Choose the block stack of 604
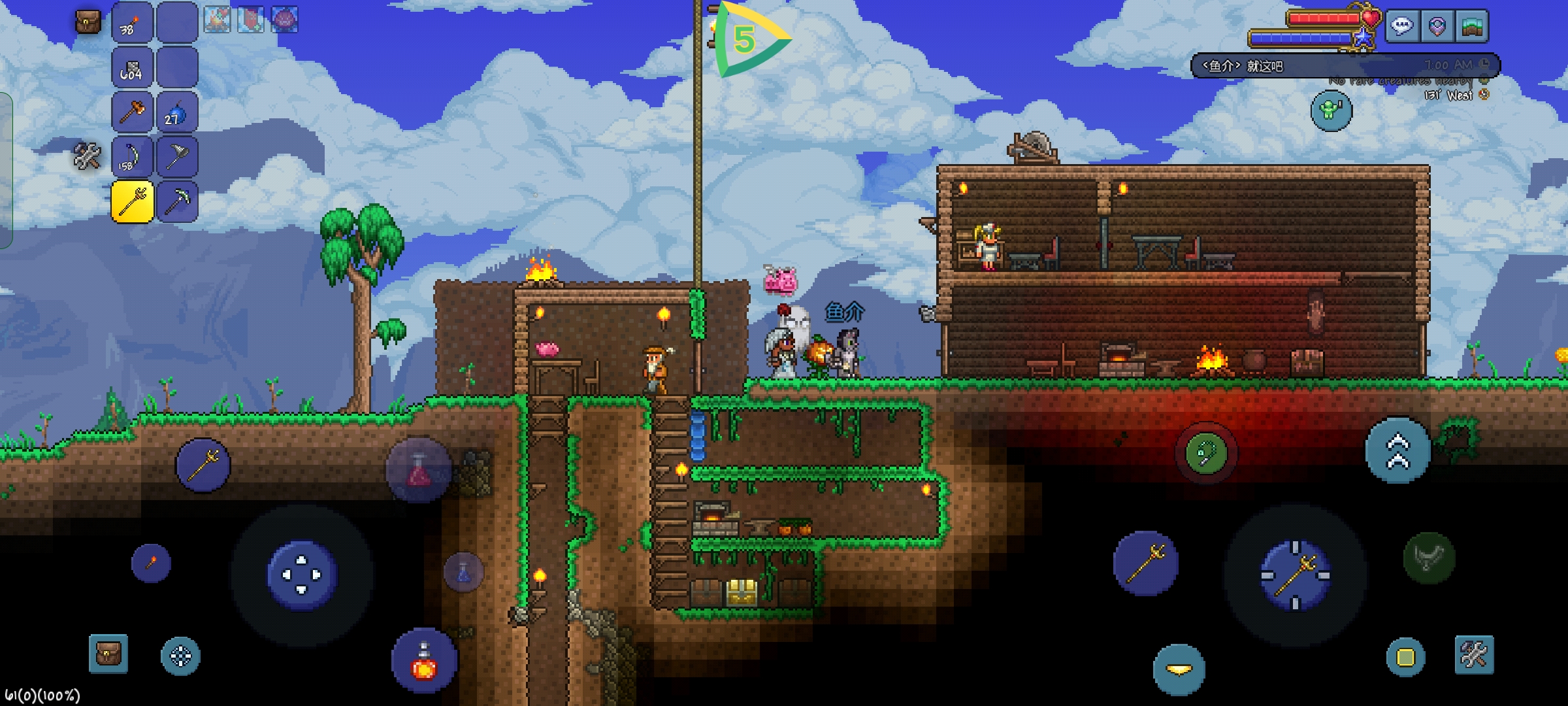The width and height of the screenshot is (1568, 706). 133,67
